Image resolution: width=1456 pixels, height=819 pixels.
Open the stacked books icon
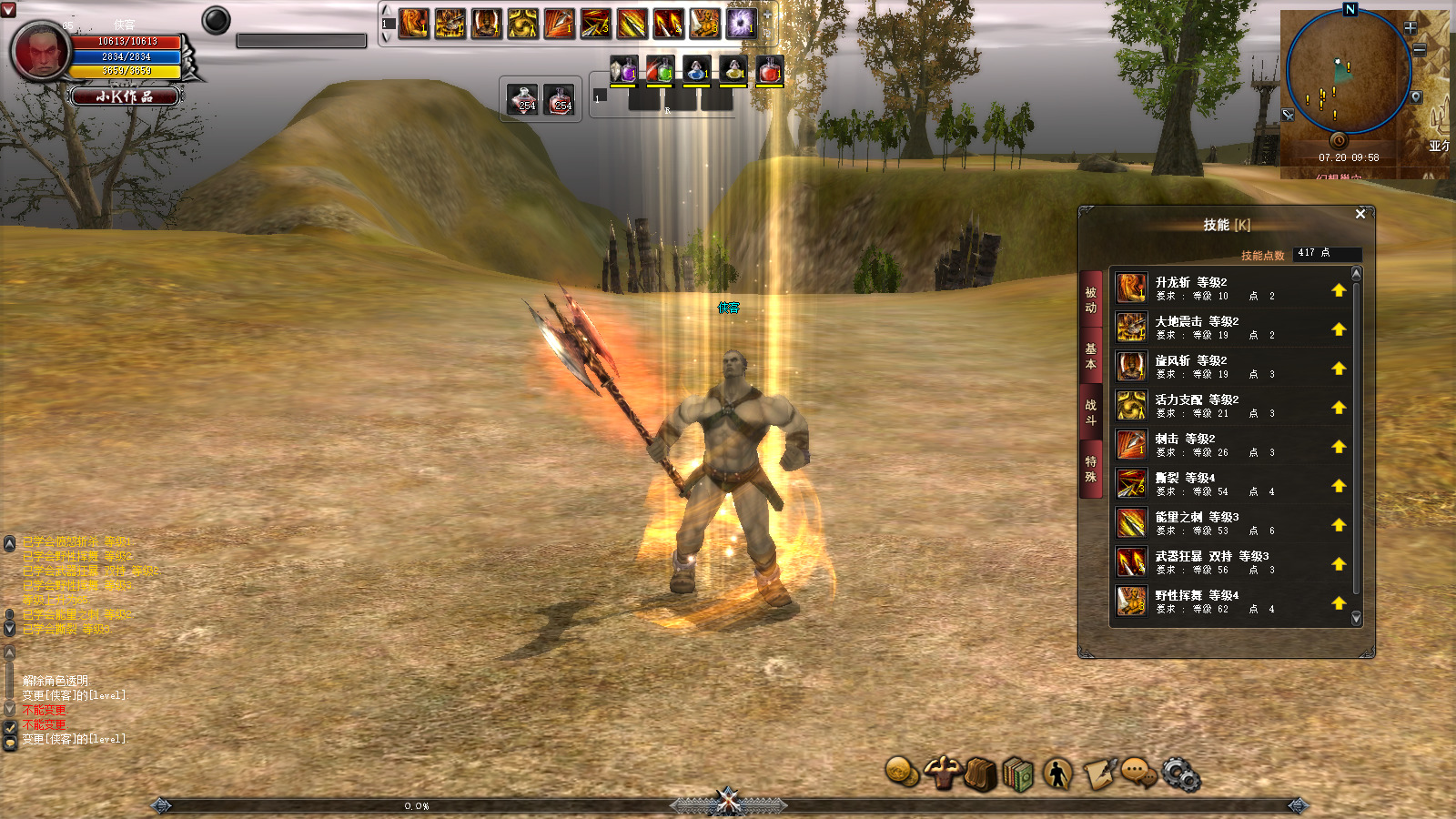(1019, 775)
